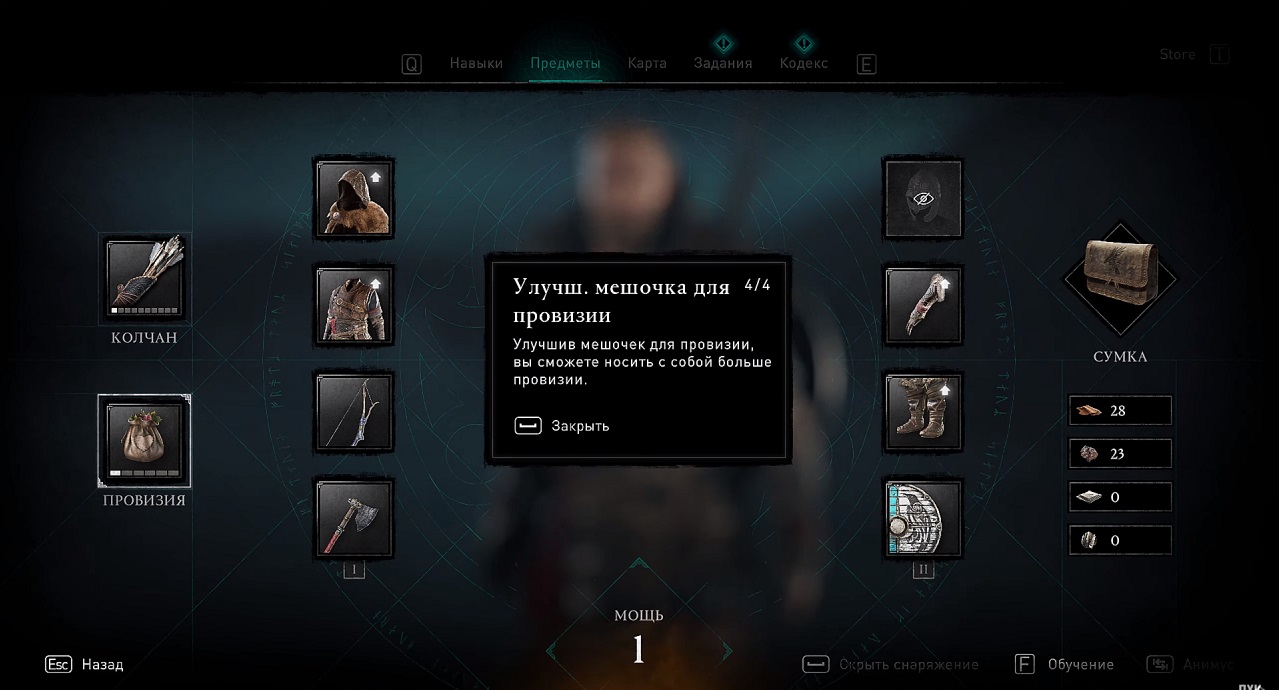Viewport: 1279px width, 690px height.
Task: Open the Колчан quiver slot
Action: 144,279
